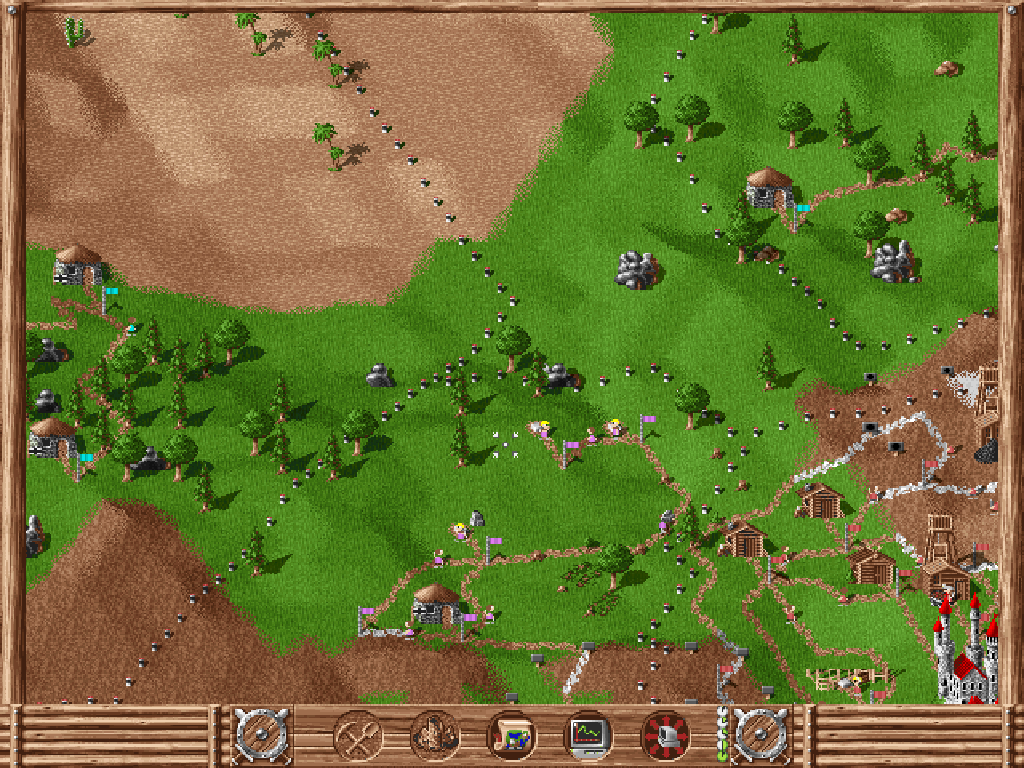Image resolution: width=1024 pixels, height=768 pixels.
Task: Open the computer options with red arrows
Action: click(x=666, y=736)
